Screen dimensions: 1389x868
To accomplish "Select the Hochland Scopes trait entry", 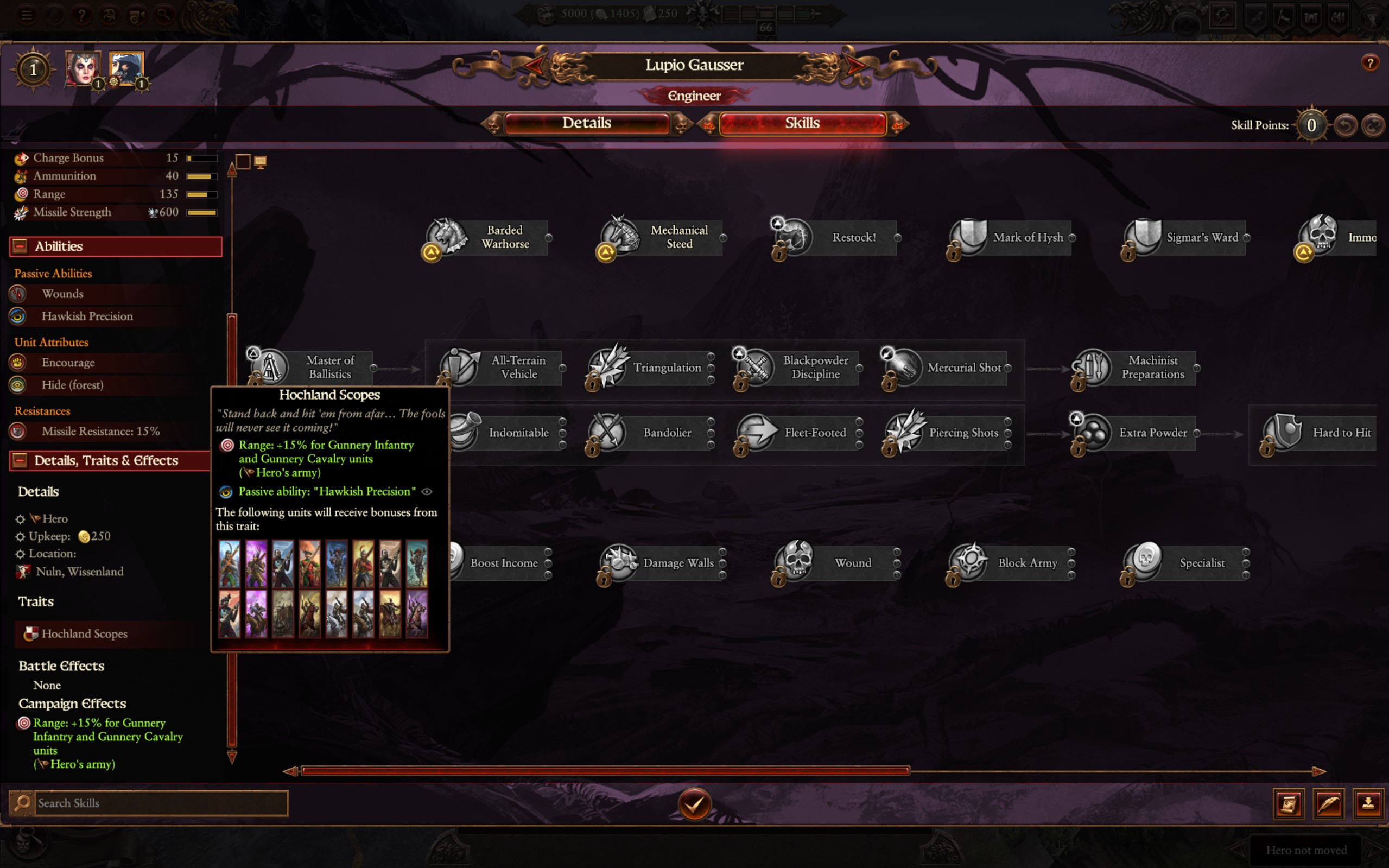I will 84,634.
